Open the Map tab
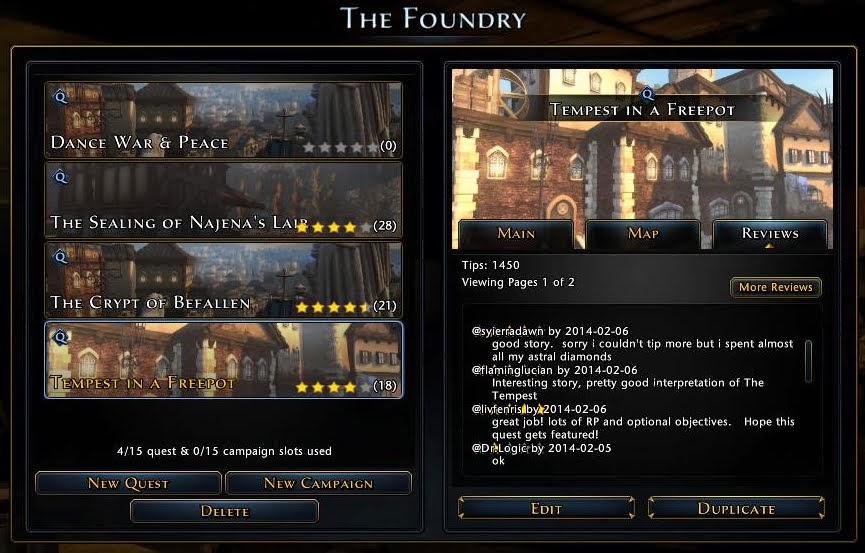The height and width of the screenshot is (553, 865). click(643, 234)
